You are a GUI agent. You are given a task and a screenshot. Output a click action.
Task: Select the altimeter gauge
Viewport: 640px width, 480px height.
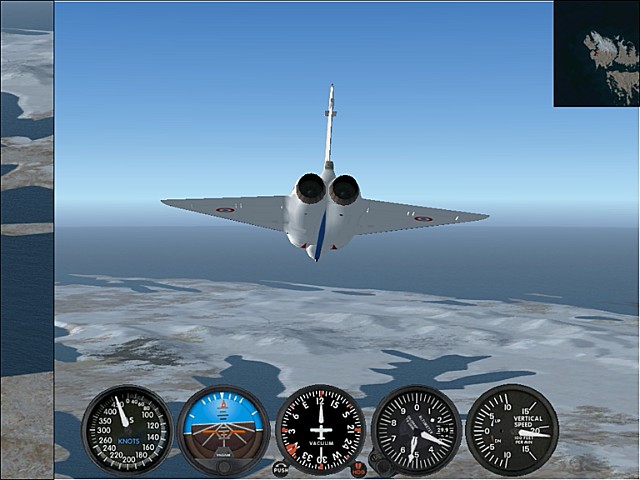[416, 430]
